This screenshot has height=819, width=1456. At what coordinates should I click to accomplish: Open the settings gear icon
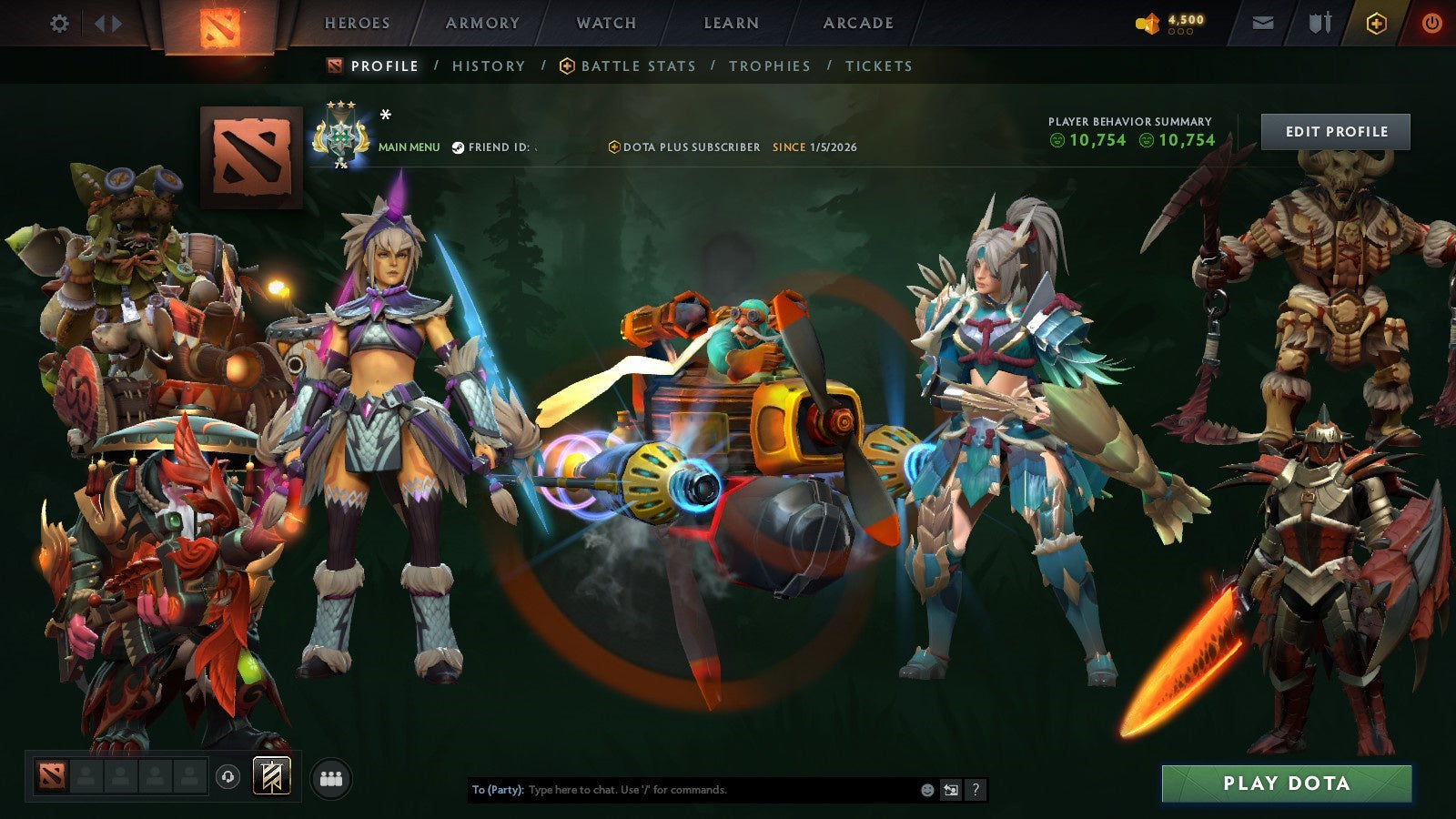(x=60, y=24)
